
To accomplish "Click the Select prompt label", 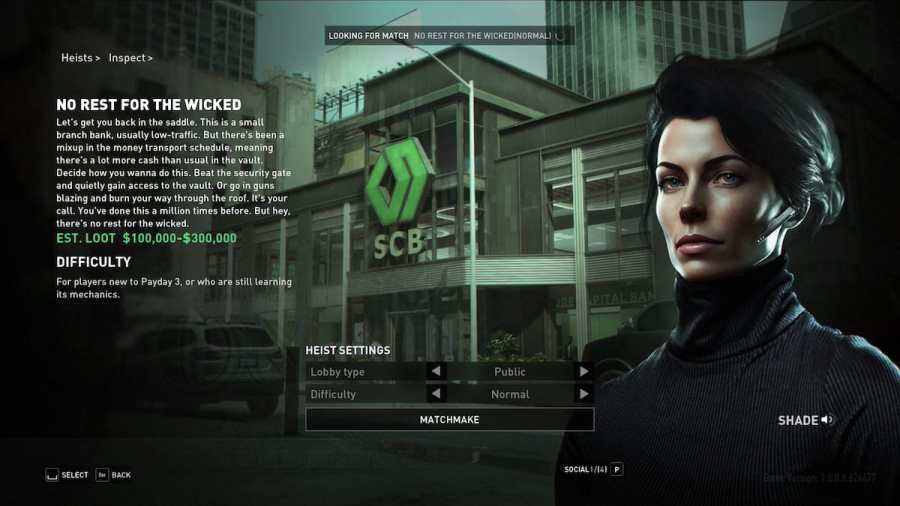I will coord(74,475).
